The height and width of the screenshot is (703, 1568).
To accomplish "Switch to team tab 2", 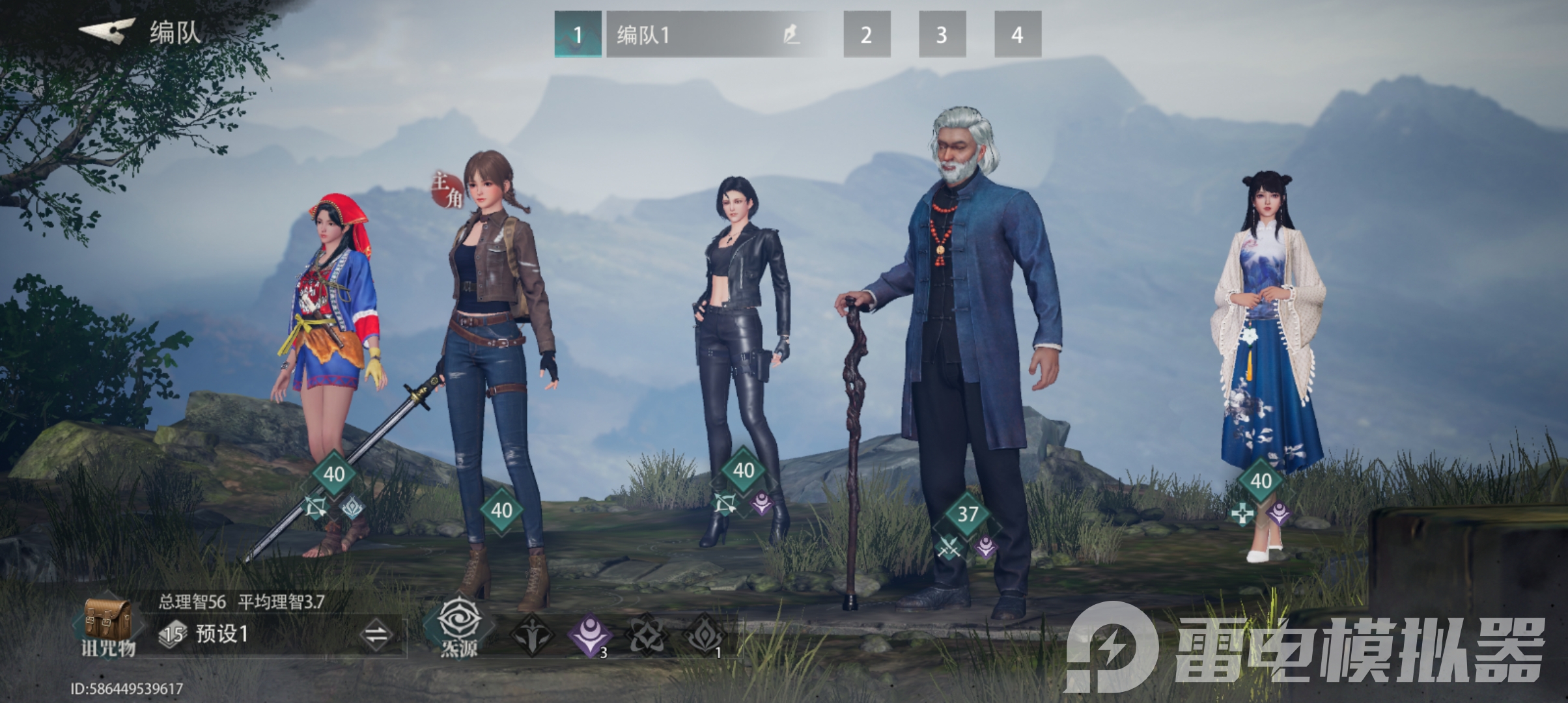I will [867, 34].
